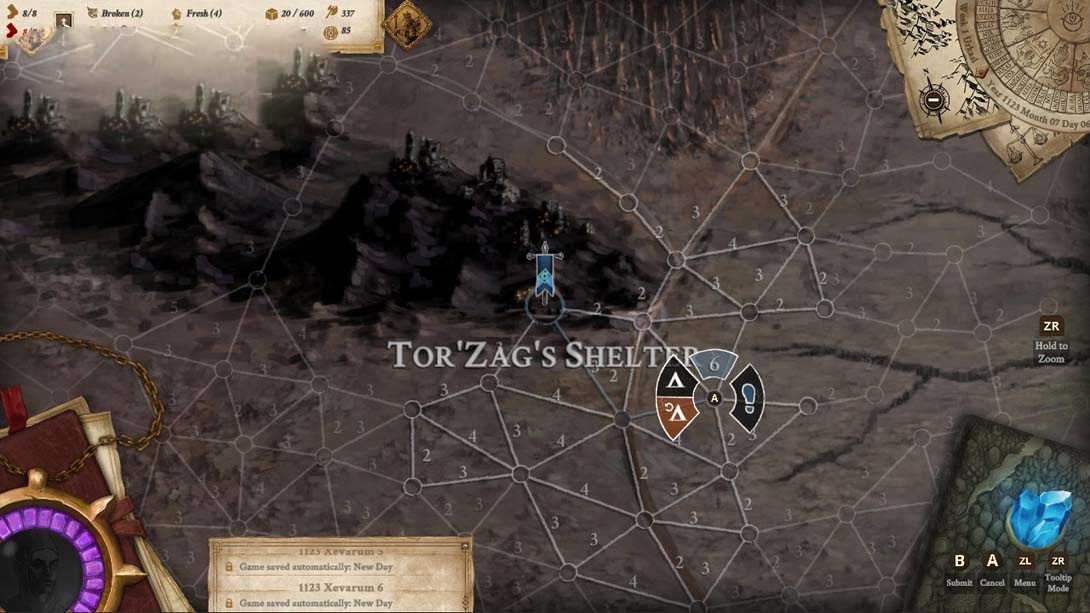The image size is (1090, 613).
Task: Open the autosave message log scroll
Action: (x=340, y=575)
